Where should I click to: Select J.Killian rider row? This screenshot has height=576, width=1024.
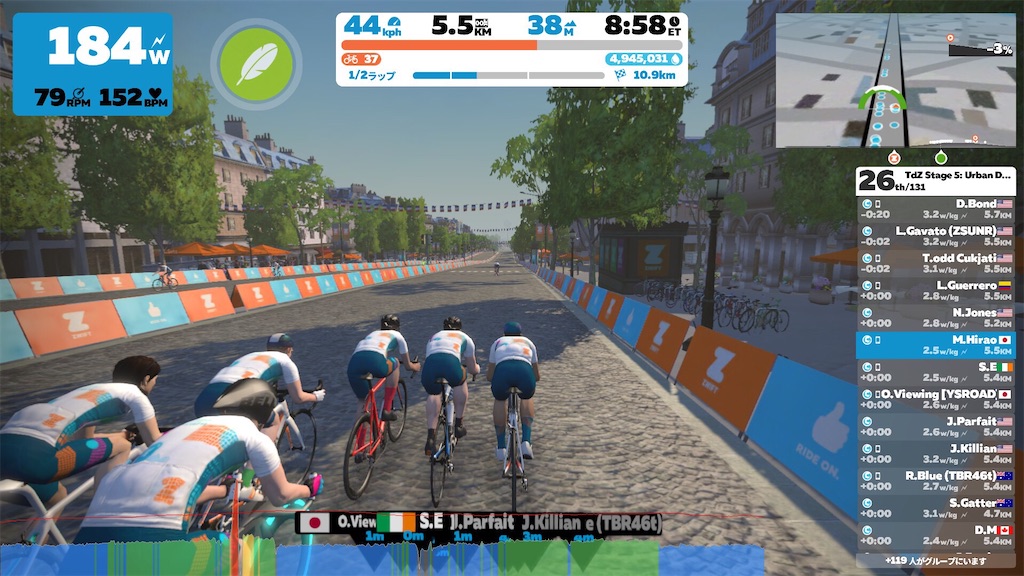click(936, 453)
